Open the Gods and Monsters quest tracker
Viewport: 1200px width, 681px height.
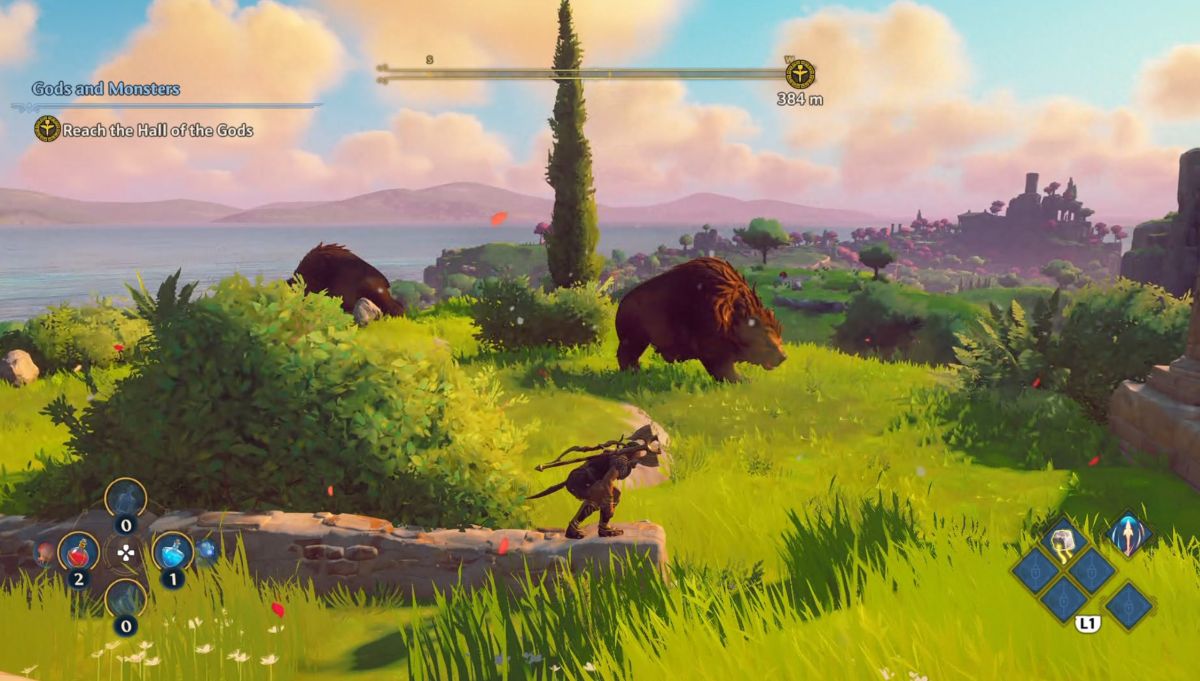[105, 89]
